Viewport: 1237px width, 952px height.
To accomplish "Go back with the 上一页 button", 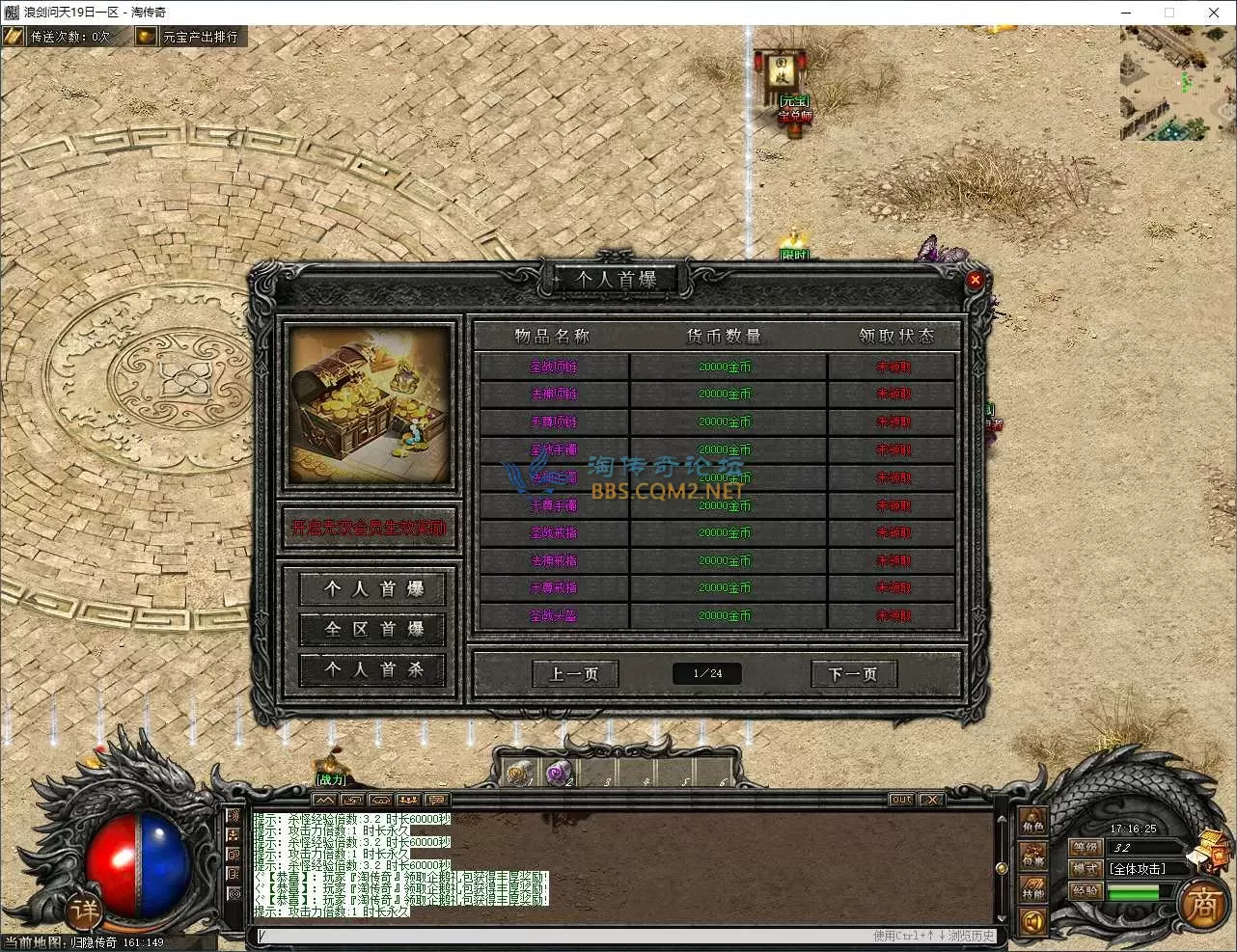I will click(x=574, y=673).
